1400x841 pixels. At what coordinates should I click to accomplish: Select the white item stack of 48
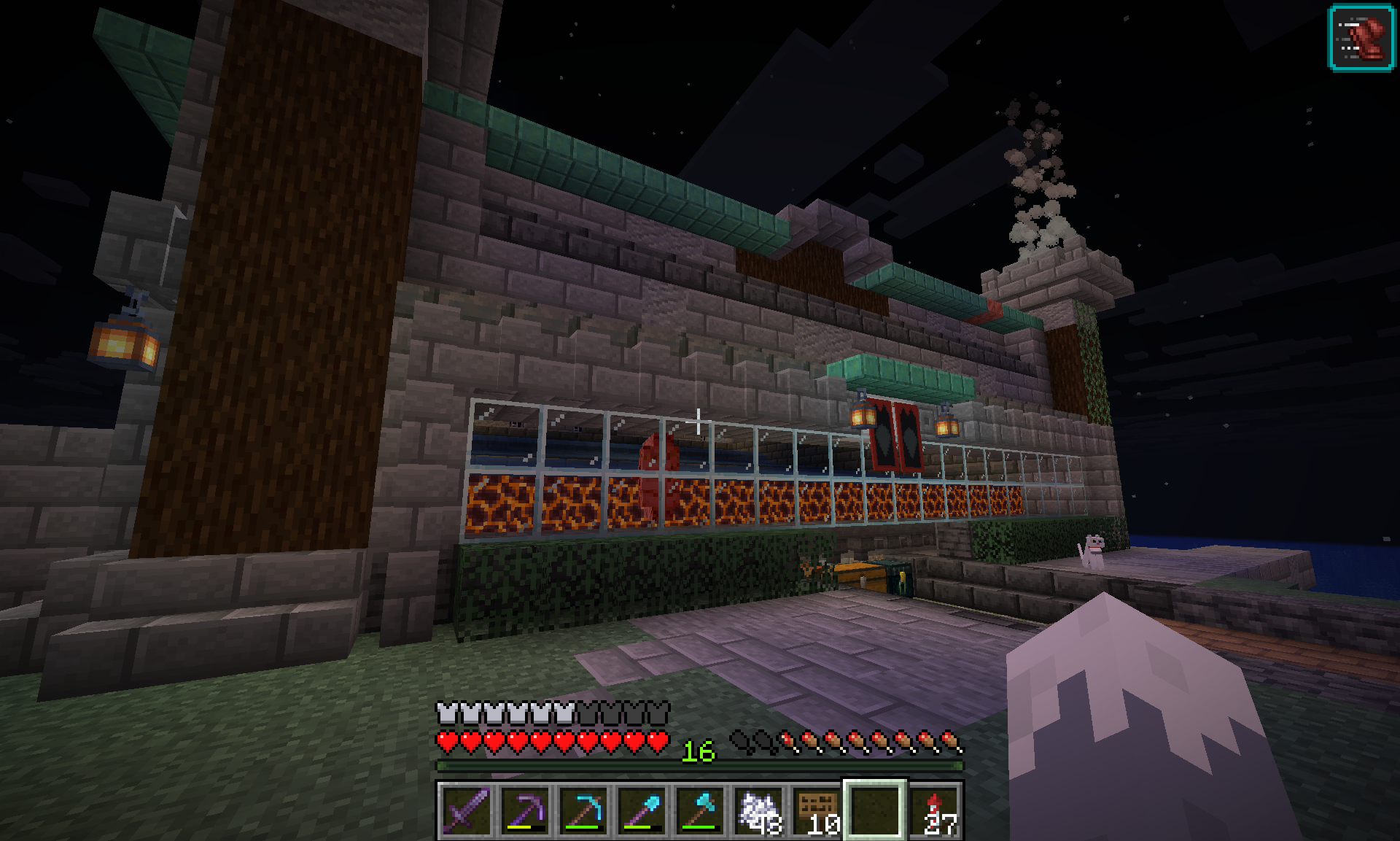click(758, 810)
